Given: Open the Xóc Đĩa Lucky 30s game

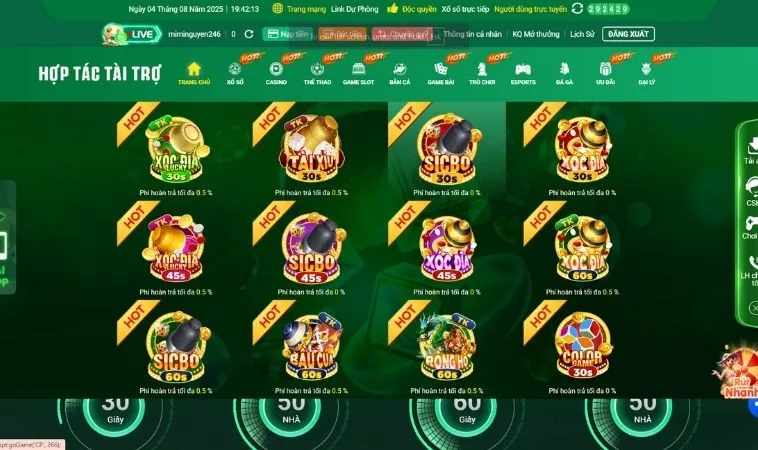Looking at the screenshot, I should tap(176, 149).
